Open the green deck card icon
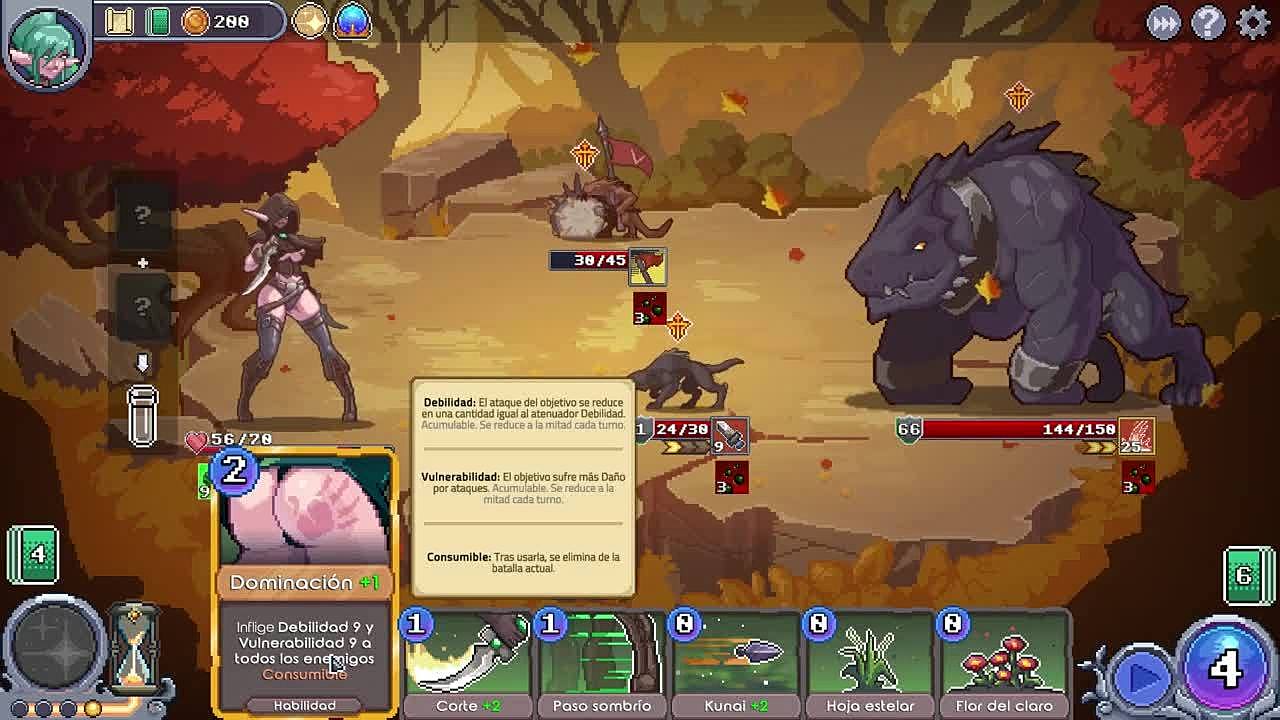This screenshot has height=720, width=1280. [x=157, y=21]
